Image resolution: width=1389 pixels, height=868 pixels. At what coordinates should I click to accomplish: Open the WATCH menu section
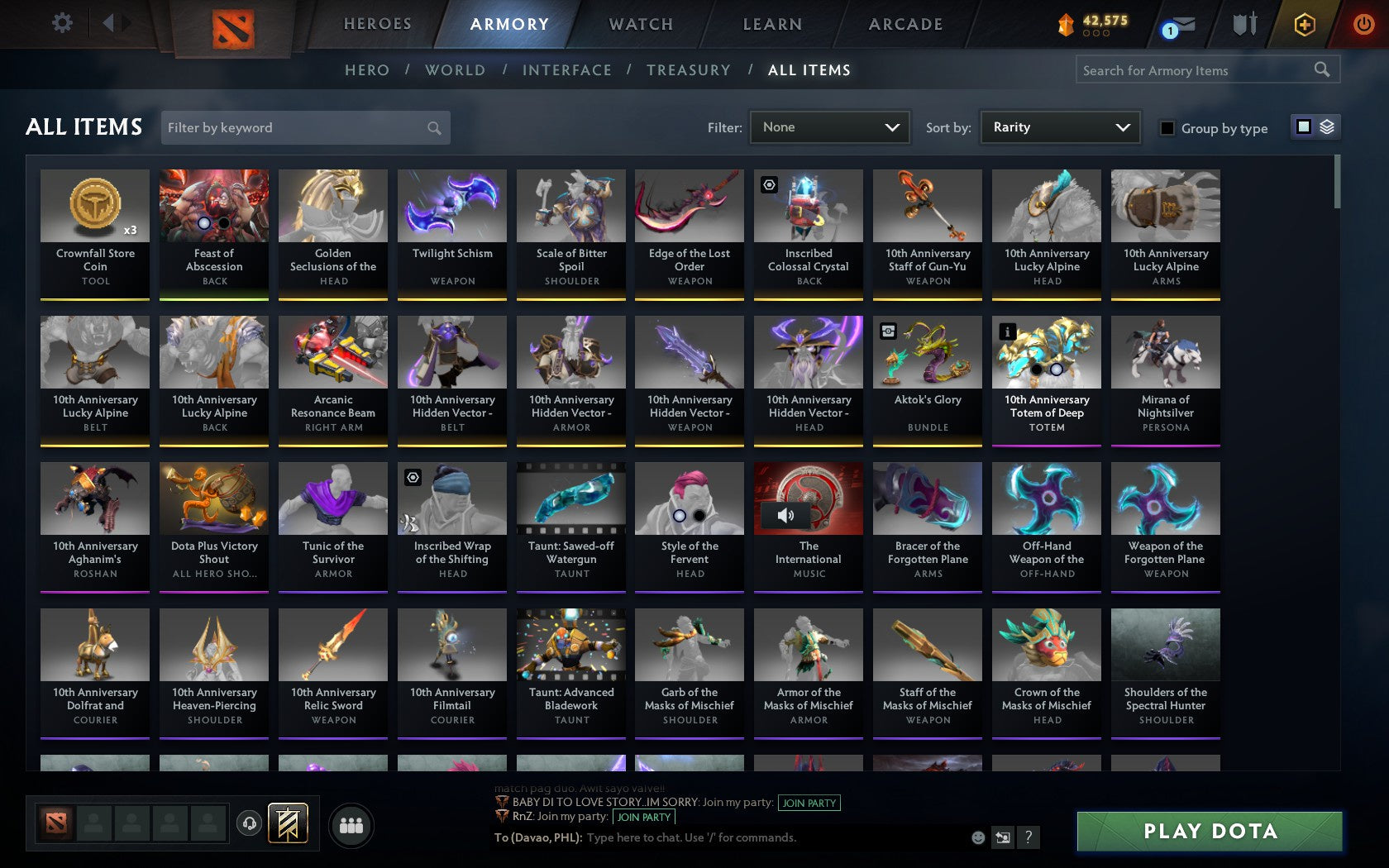(640, 24)
